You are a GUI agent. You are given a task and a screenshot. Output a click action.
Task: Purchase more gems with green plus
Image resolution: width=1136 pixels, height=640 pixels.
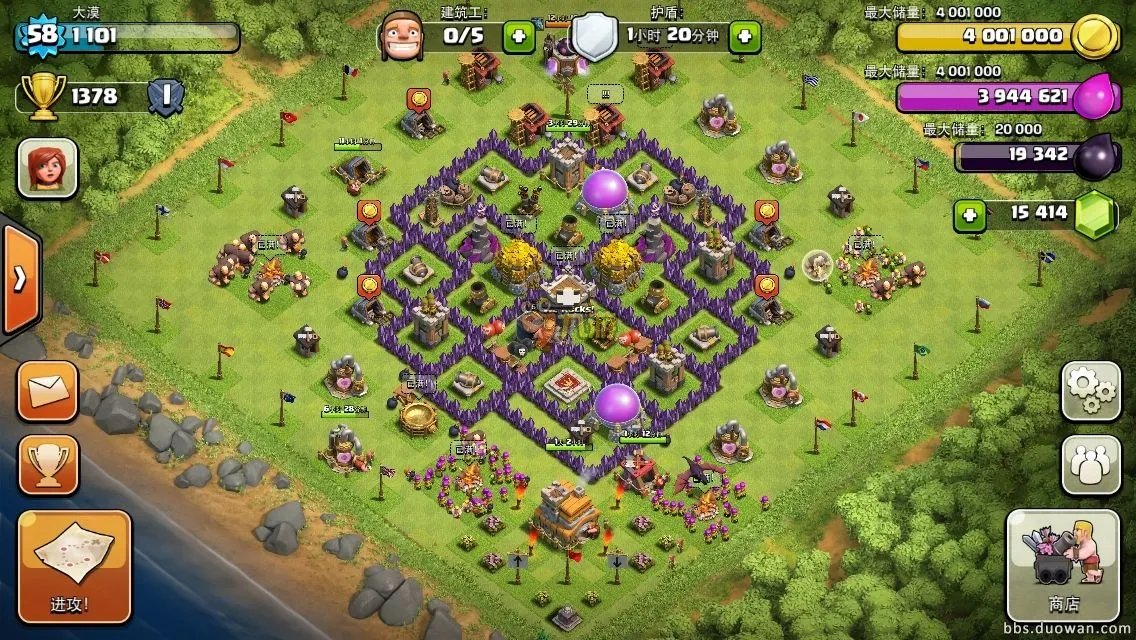[967, 213]
